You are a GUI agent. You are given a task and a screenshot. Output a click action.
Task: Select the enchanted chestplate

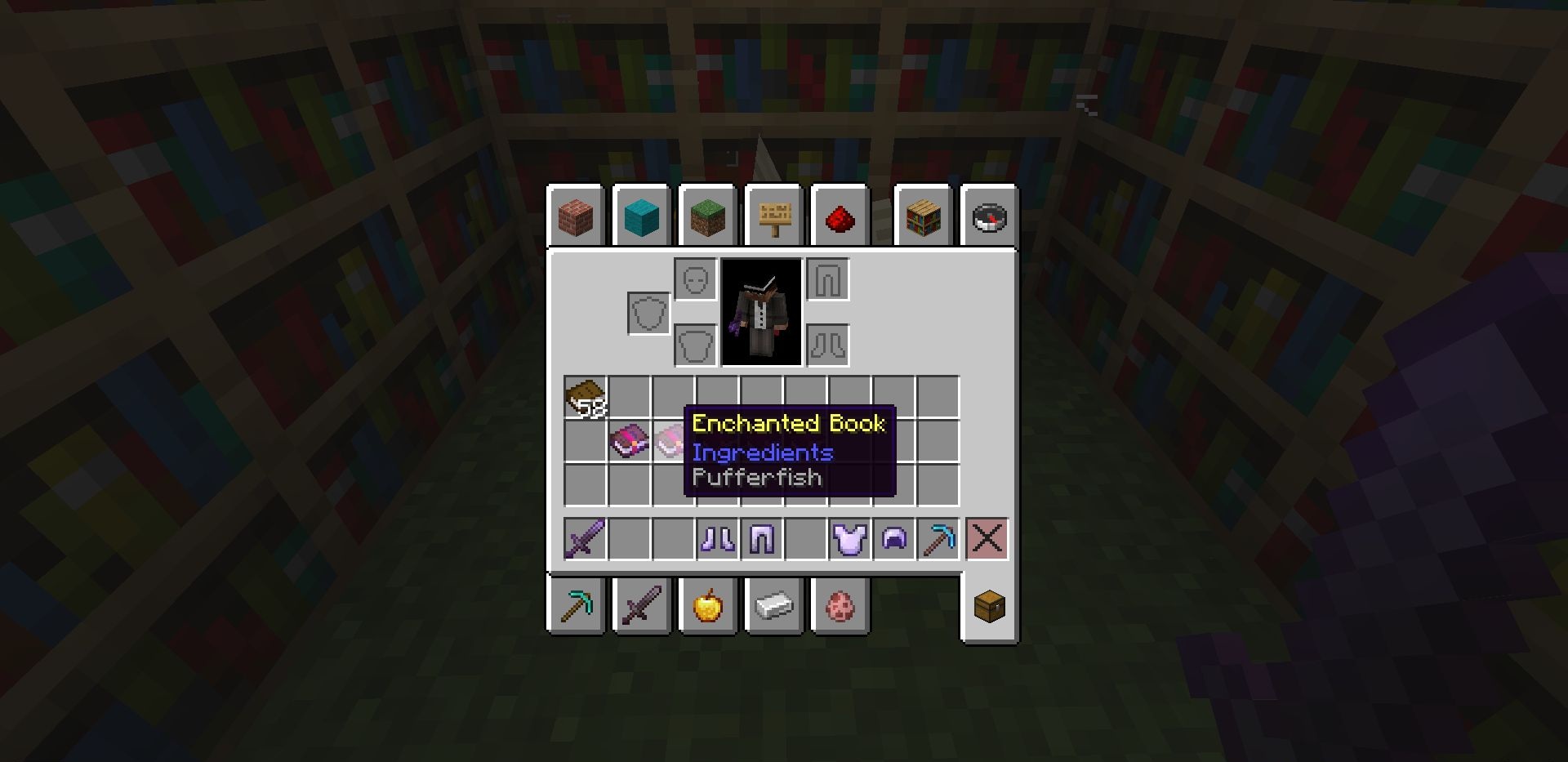coord(850,537)
